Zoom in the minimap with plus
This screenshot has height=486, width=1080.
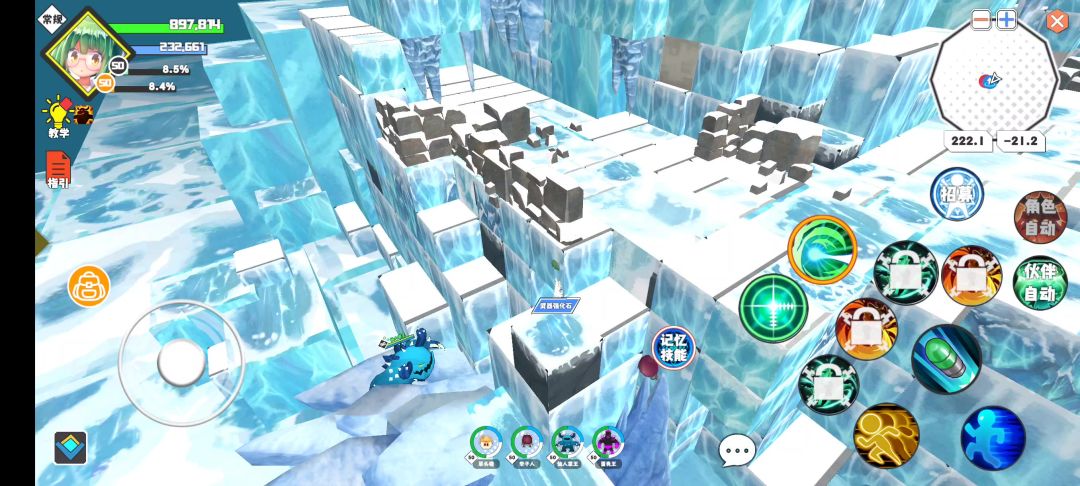coord(1006,20)
